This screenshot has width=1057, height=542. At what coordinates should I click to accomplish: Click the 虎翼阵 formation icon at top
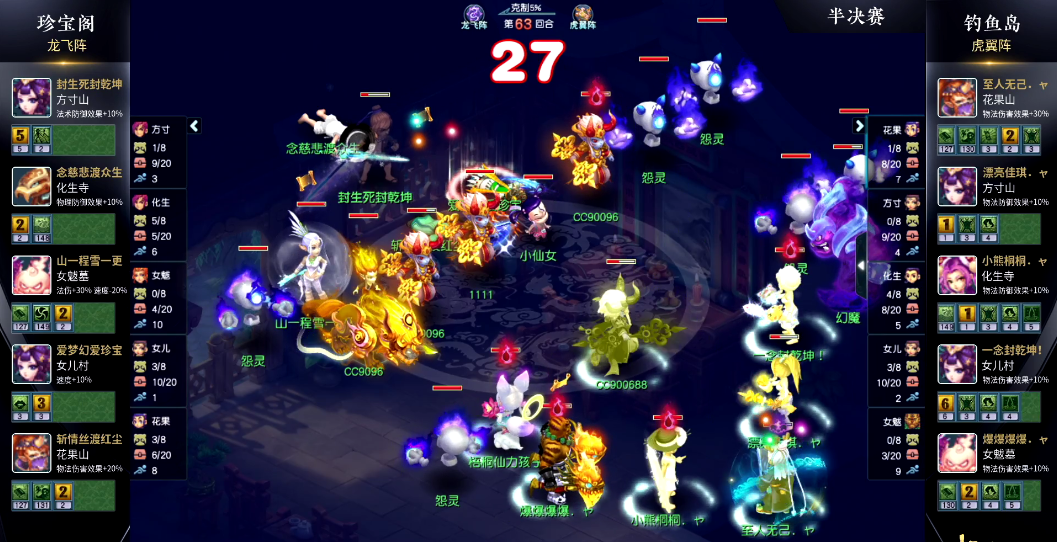tap(582, 14)
